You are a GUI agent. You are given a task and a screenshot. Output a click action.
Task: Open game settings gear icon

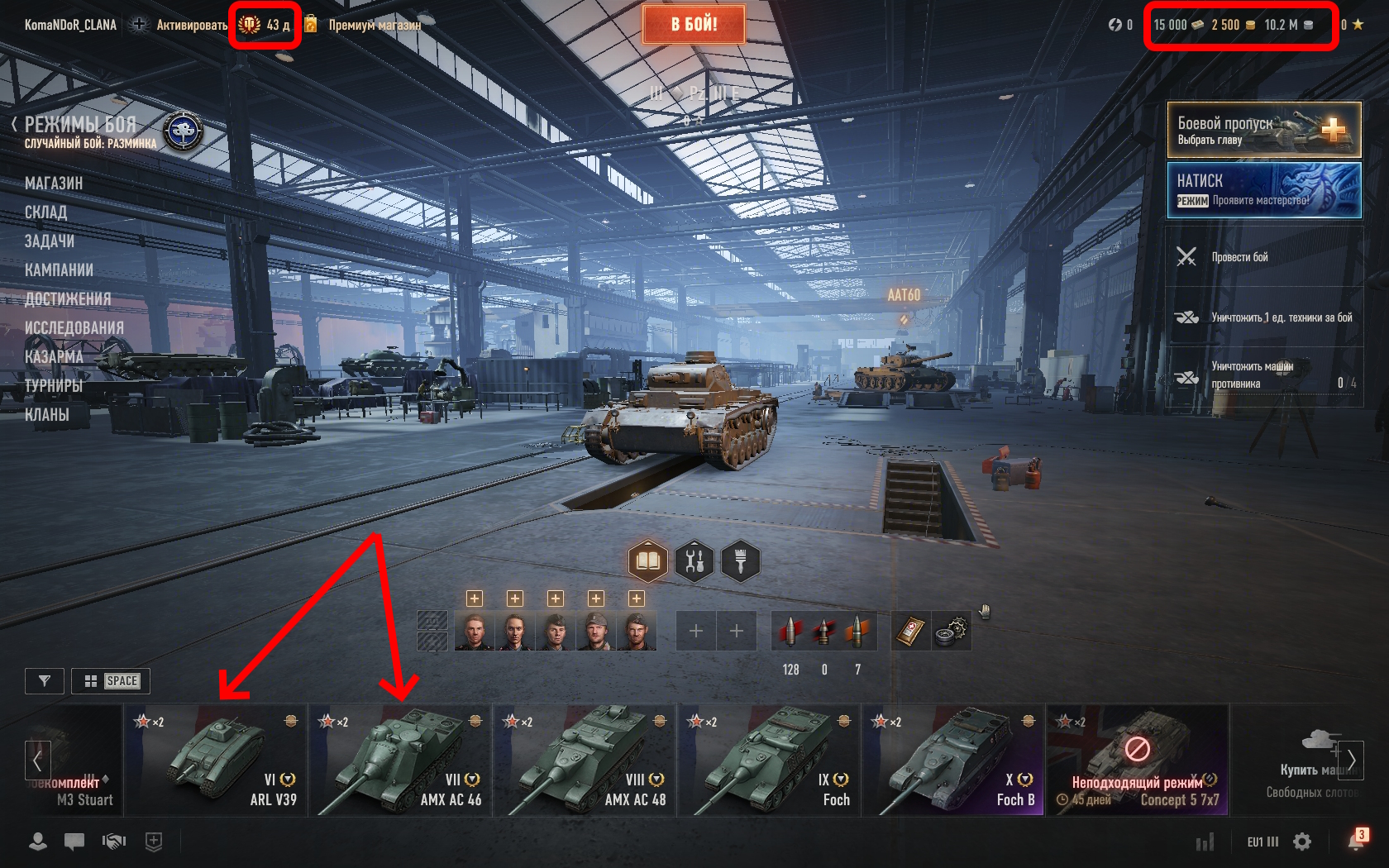click(x=1302, y=842)
